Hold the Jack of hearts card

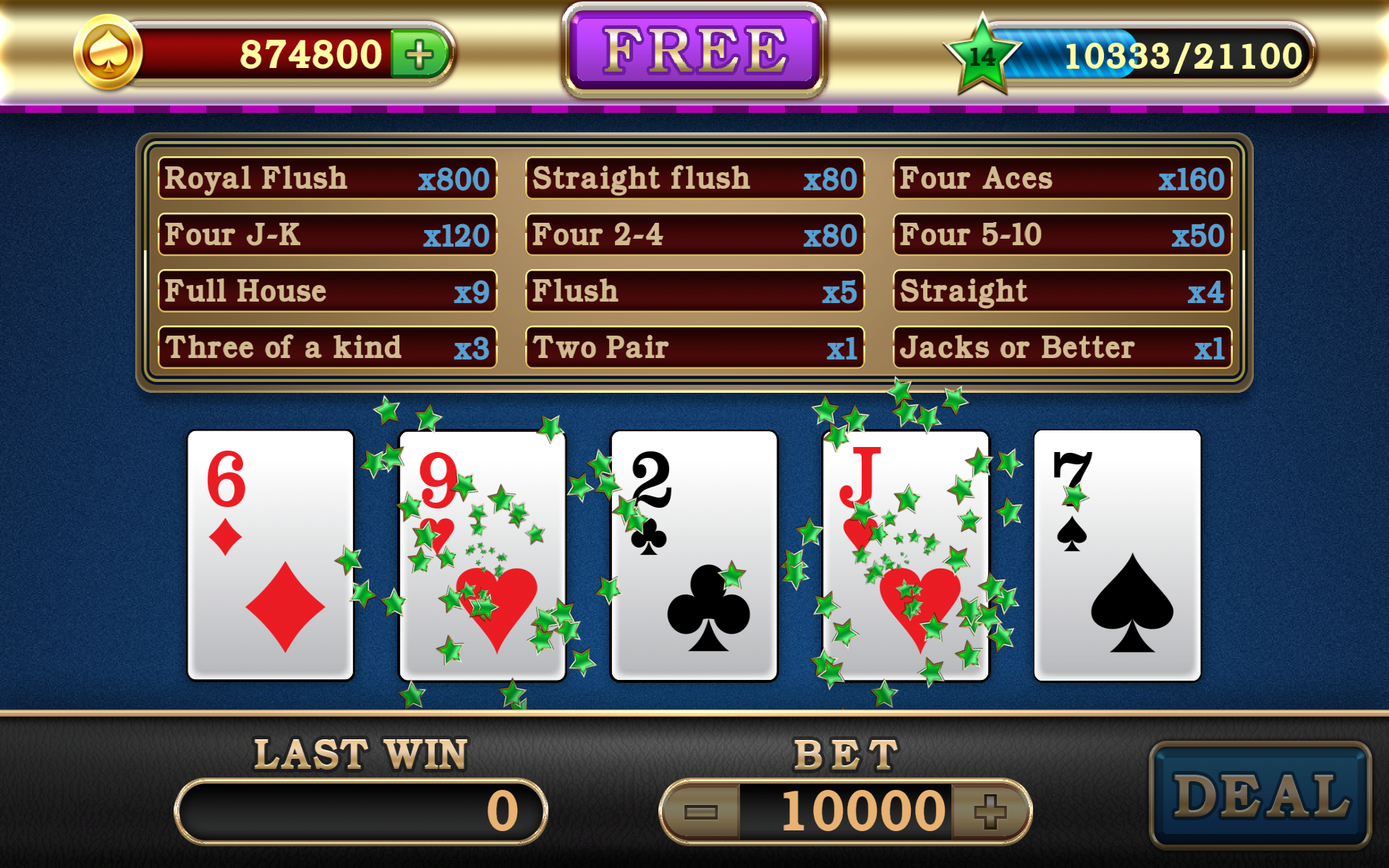pos(906,555)
